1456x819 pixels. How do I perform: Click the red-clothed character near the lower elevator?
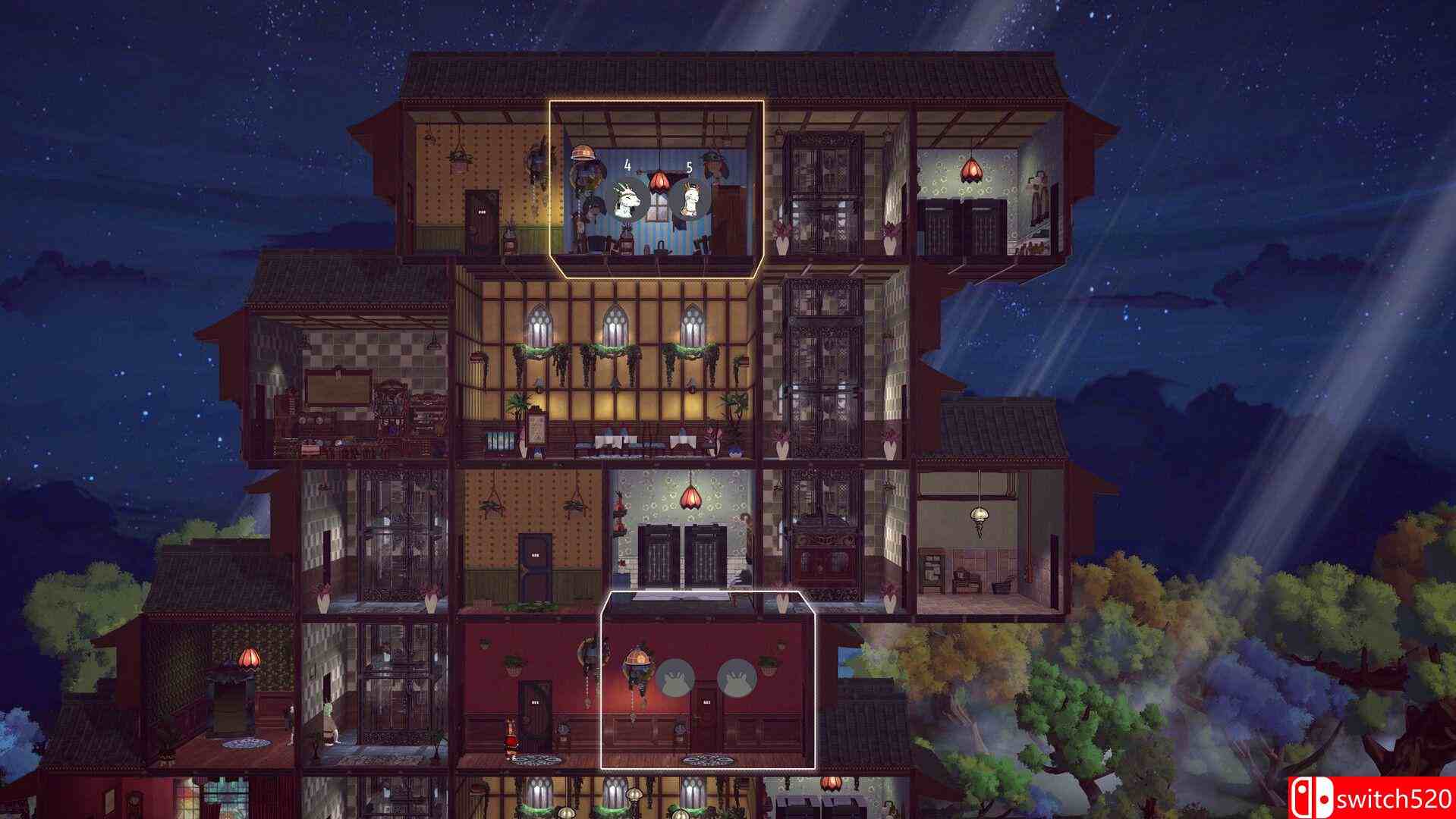511,738
